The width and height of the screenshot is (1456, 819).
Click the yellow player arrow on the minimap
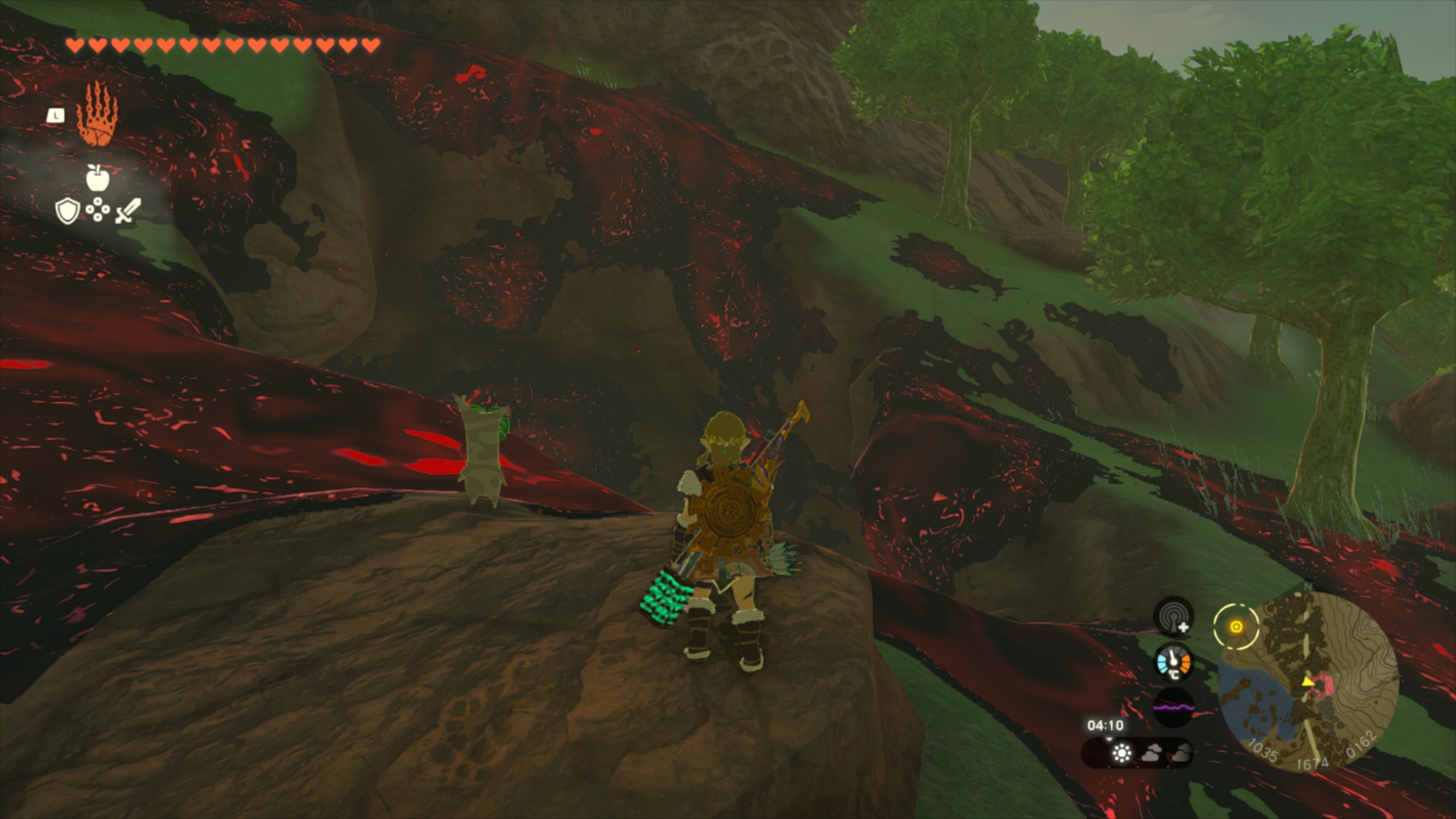click(x=1308, y=682)
